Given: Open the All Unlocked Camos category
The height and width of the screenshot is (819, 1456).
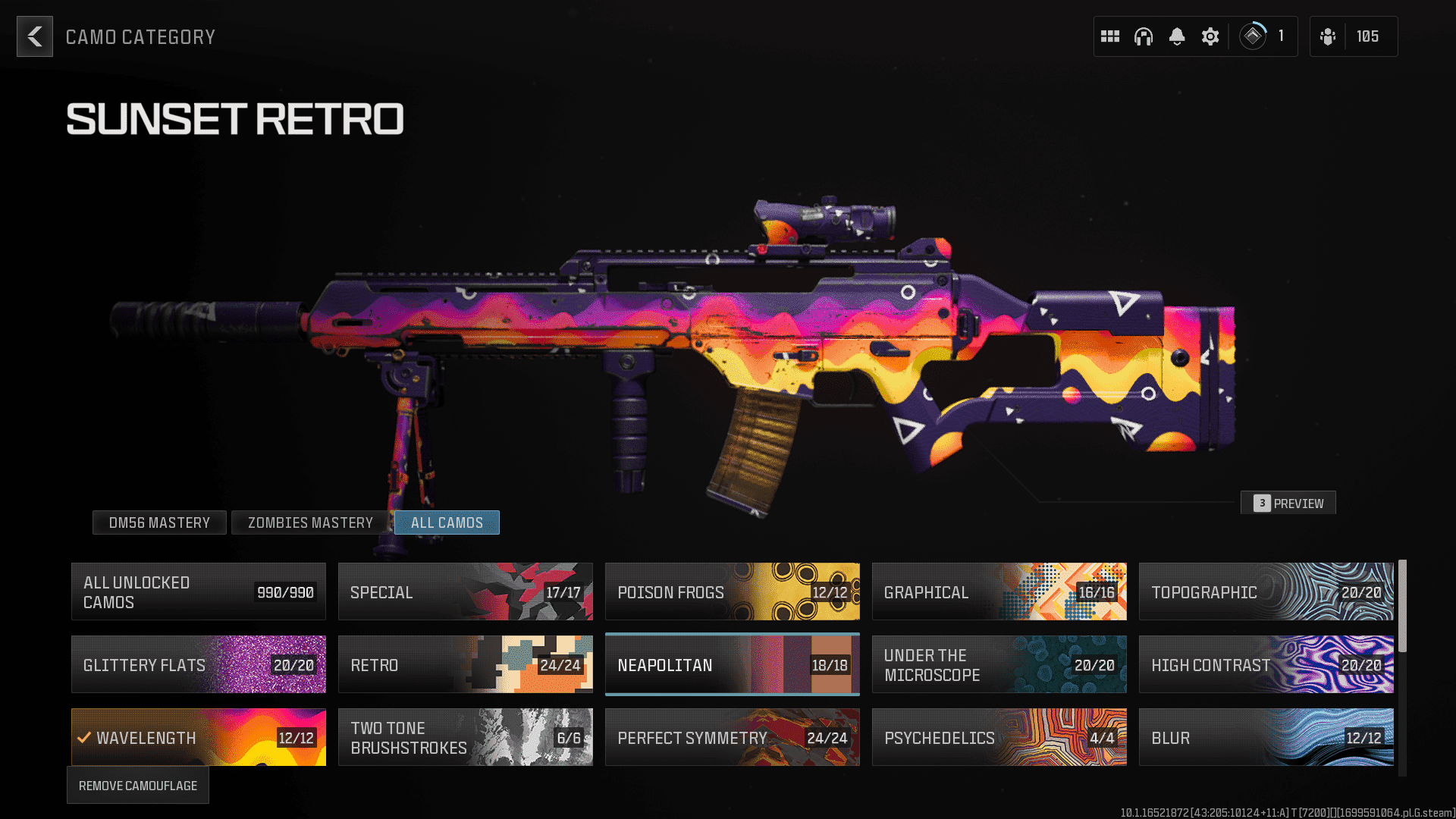Looking at the screenshot, I should pyautogui.click(x=199, y=591).
